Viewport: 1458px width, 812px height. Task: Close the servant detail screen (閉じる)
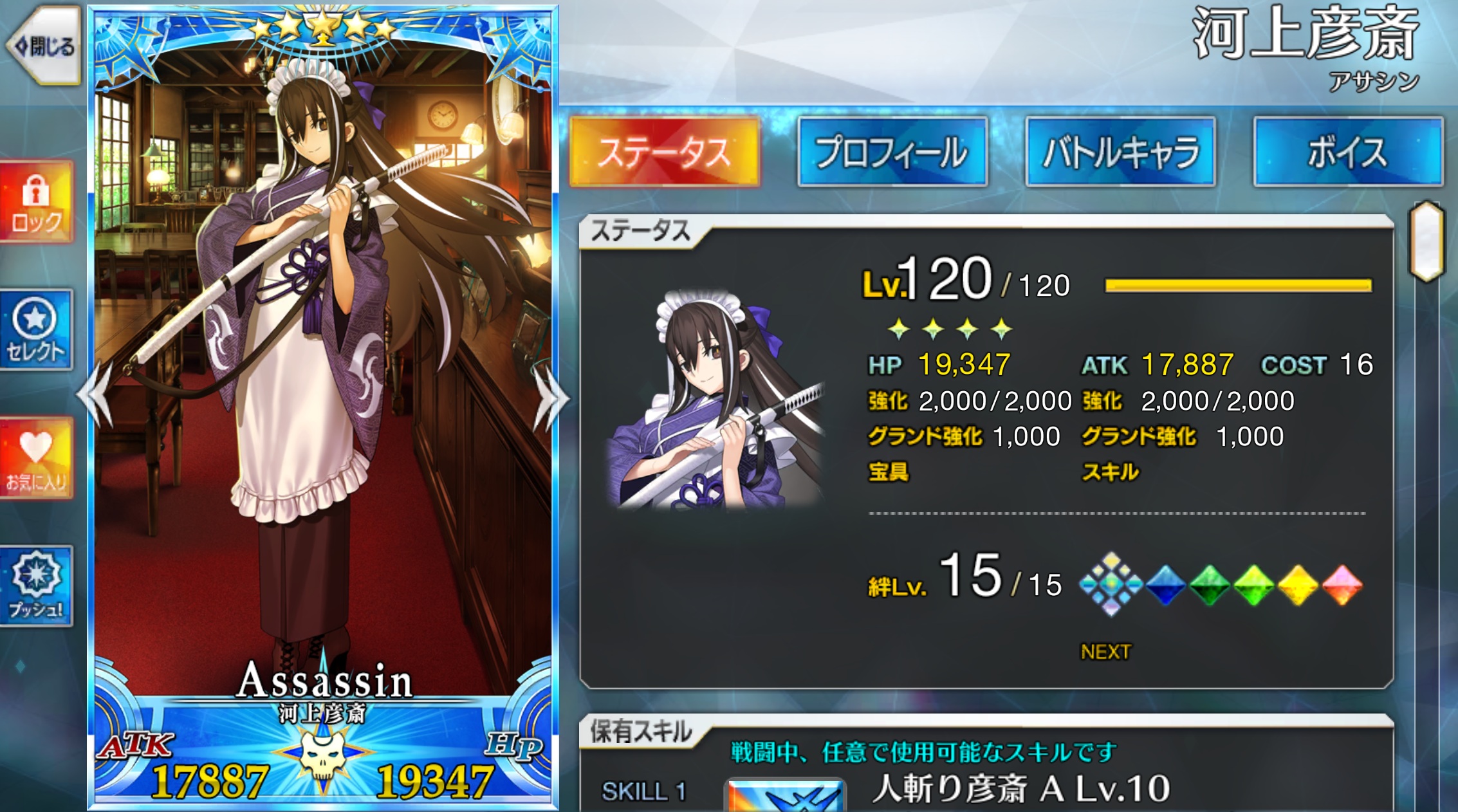(x=44, y=46)
